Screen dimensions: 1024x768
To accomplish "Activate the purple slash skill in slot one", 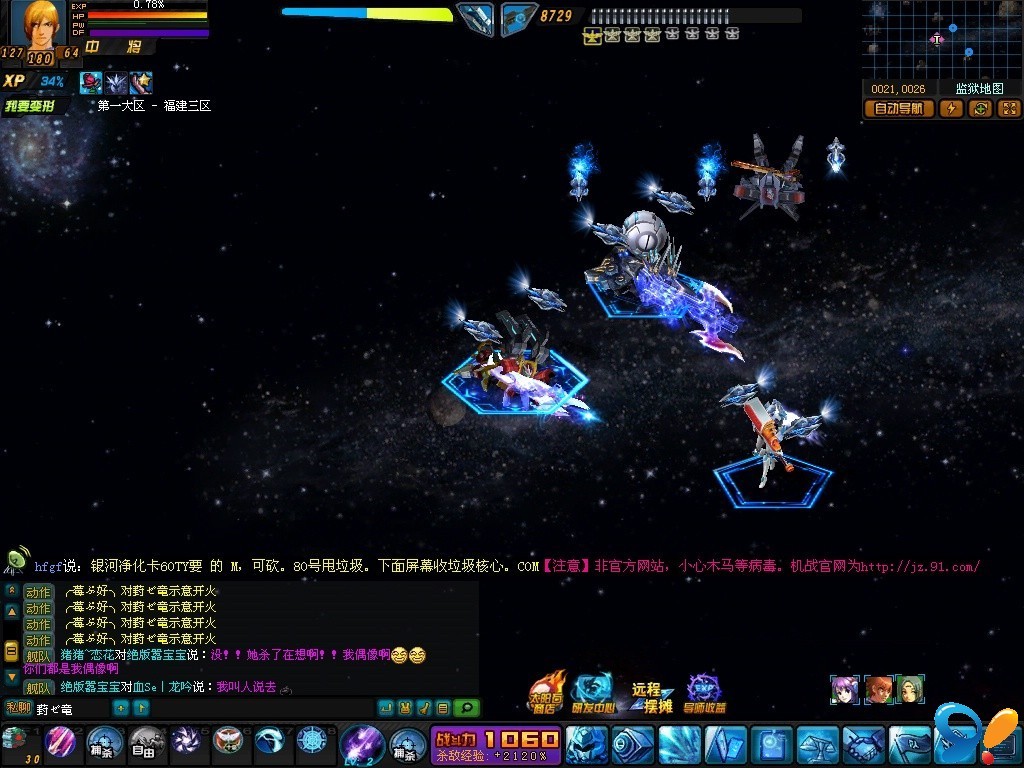I will tap(61, 742).
